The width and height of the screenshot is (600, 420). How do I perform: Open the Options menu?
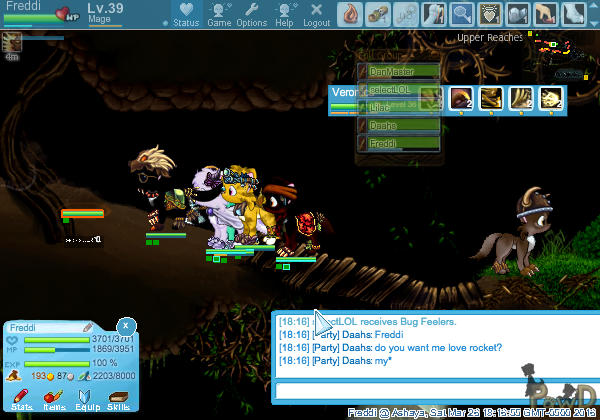point(251,14)
